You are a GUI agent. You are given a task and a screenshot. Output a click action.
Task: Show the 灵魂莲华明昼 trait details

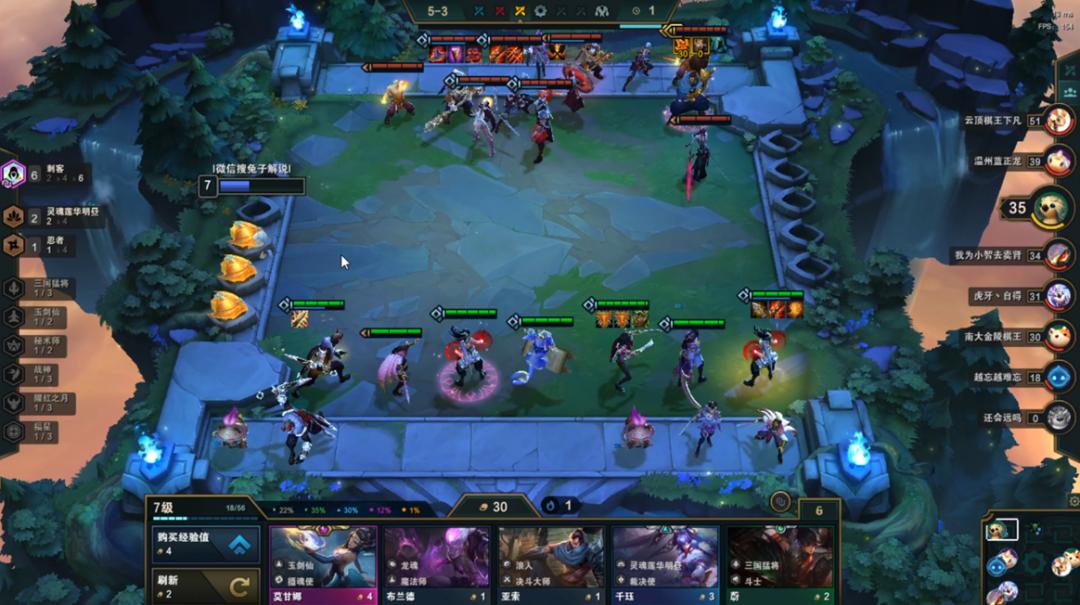(14, 217)
